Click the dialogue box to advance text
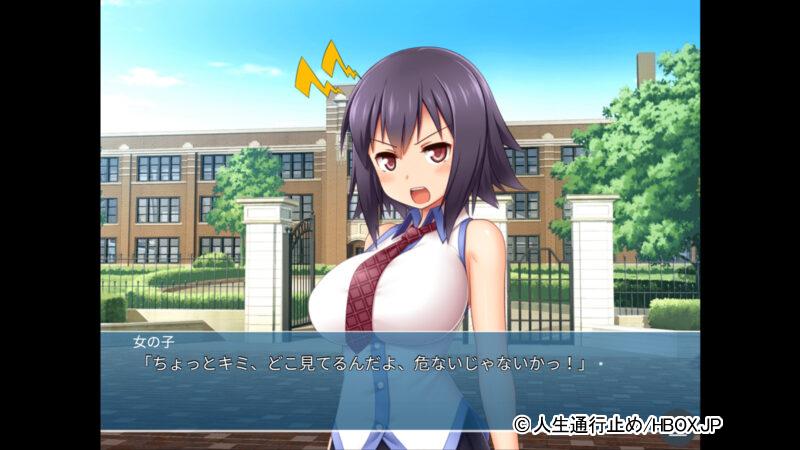Screen dimensions: 800x450 point(400,380)
